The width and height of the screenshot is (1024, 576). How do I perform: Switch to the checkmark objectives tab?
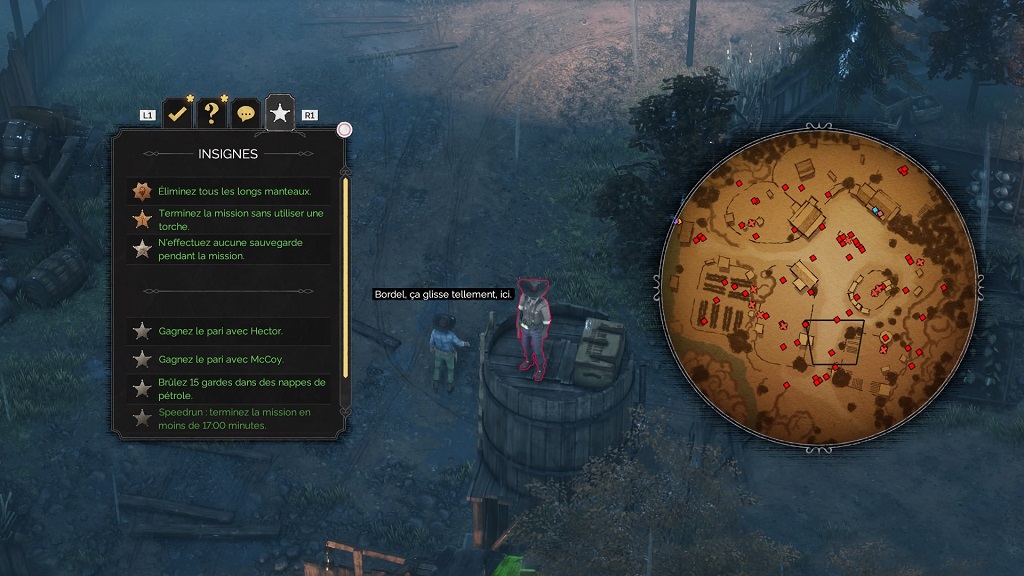pyautogui.click(x=177, y=114)
